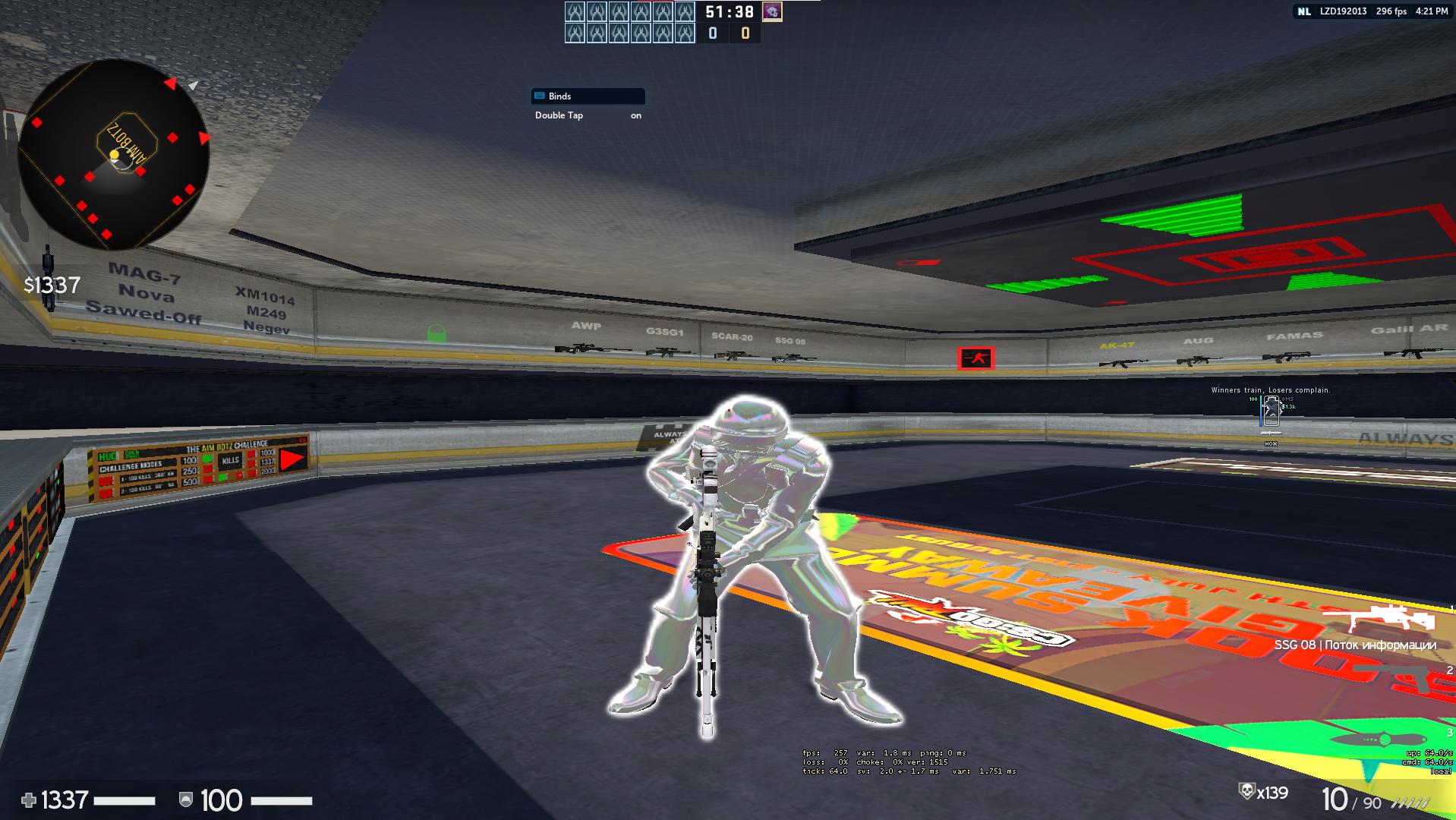Switch Double Tap off in Binds

point(635,115)
